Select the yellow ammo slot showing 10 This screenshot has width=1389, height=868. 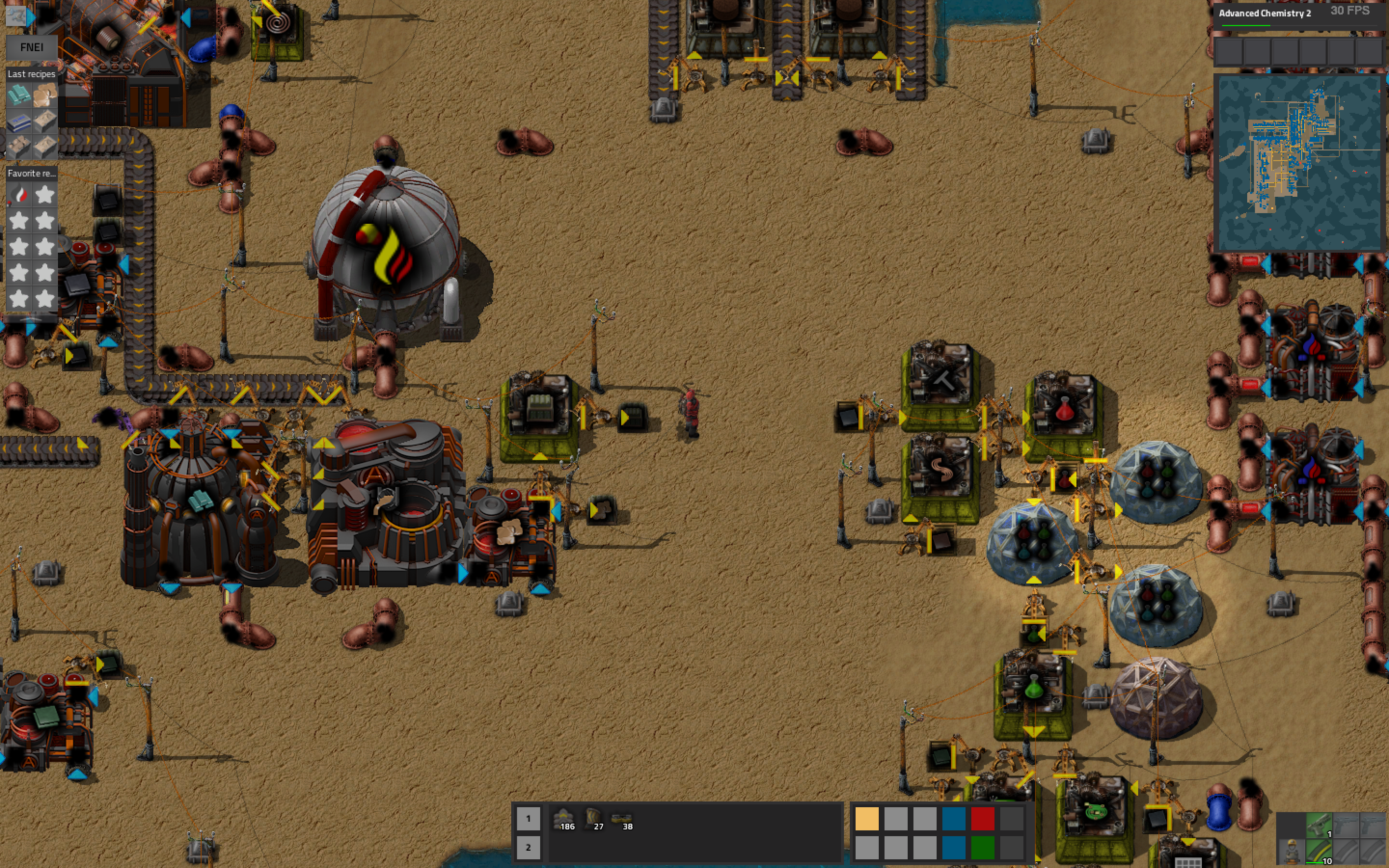coord(1320,853)
